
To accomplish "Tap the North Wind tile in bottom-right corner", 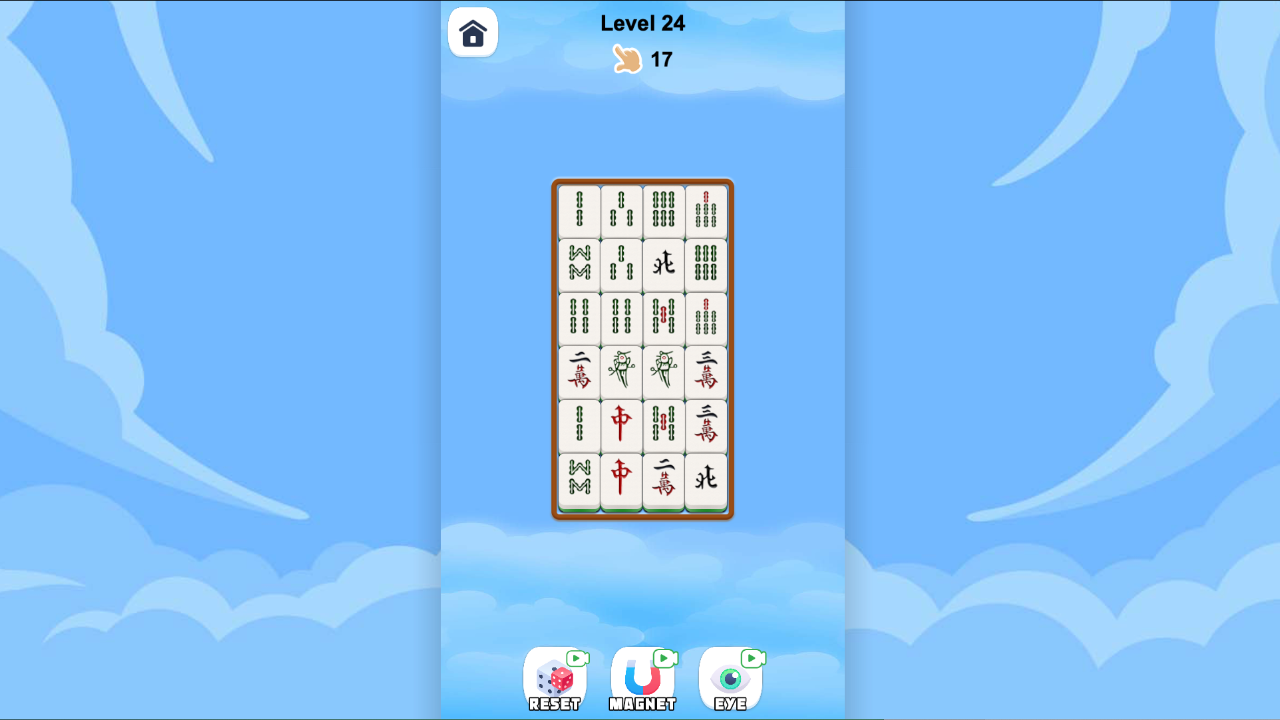I will tap(706, 479).
